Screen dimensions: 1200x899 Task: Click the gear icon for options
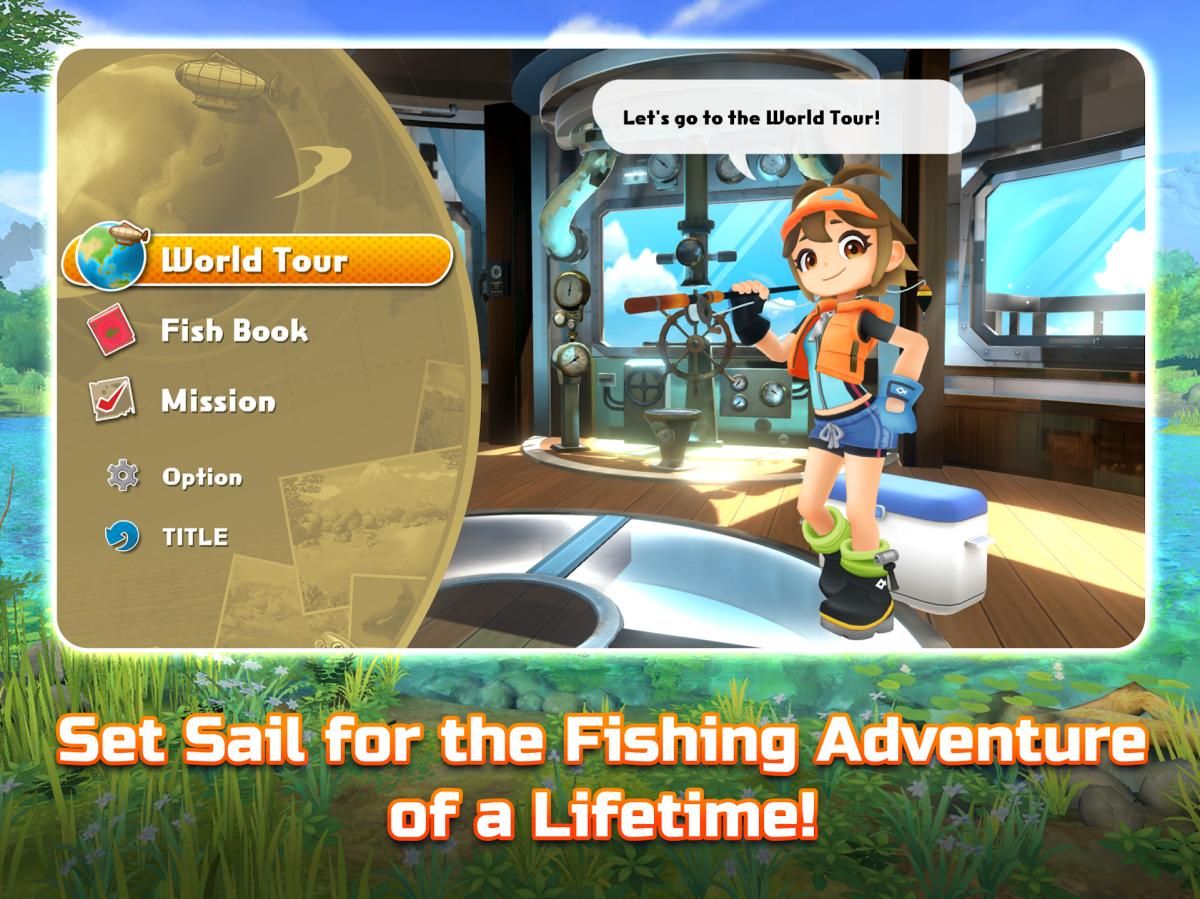coord(122,475)
